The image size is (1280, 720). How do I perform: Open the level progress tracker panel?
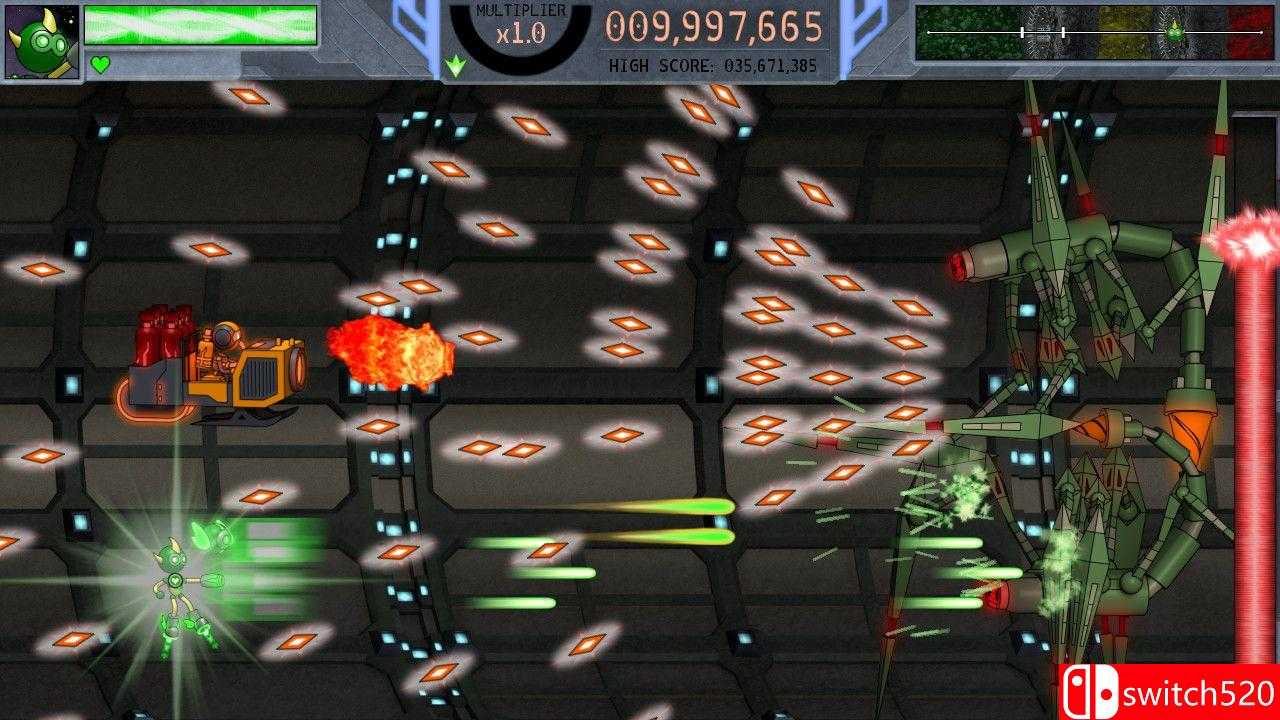pyautogui.click(x=1095, y=33)
